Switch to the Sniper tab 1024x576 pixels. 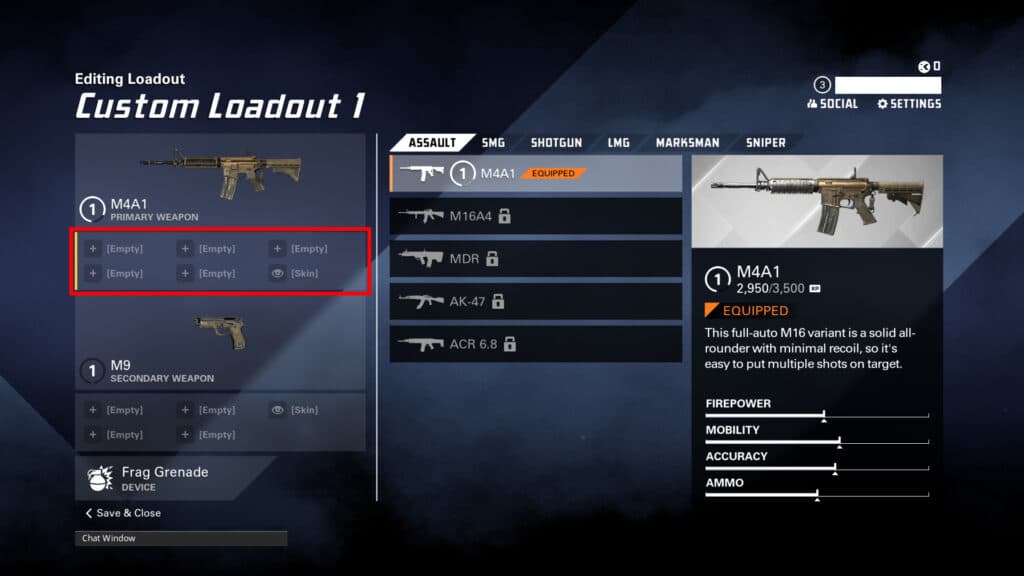[765, 143]
